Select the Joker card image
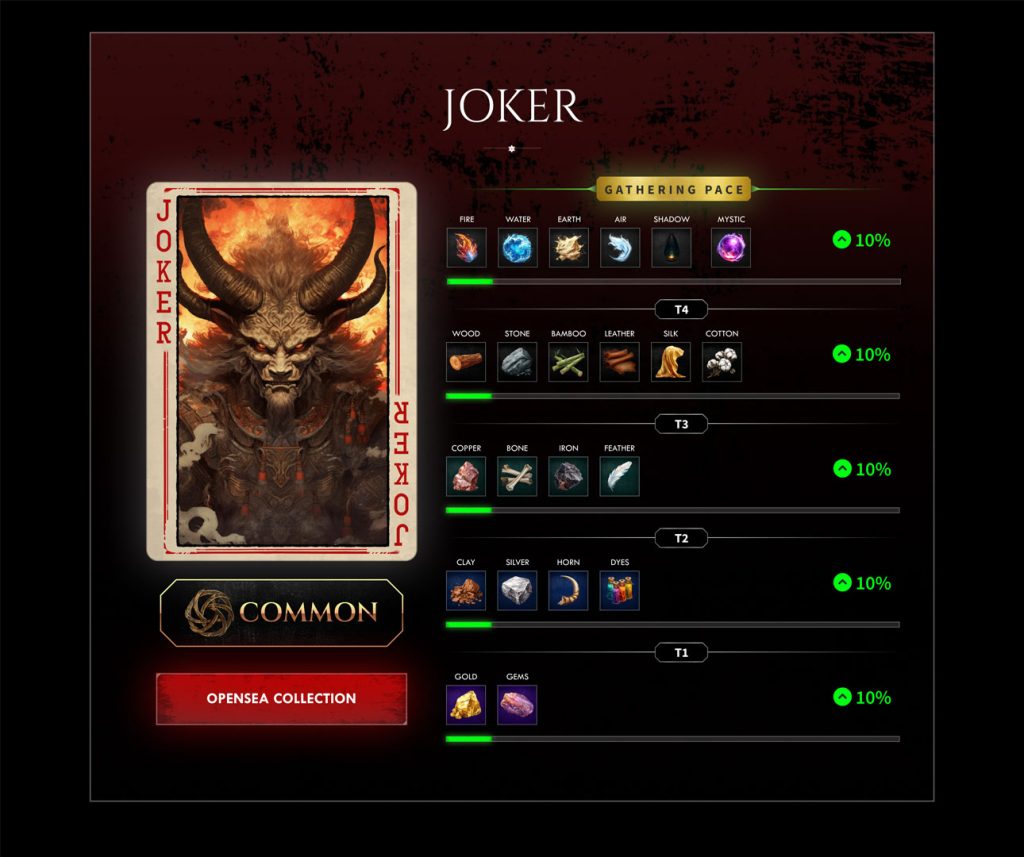Viewport: 1024px width, 857px height. click(281, 371)
